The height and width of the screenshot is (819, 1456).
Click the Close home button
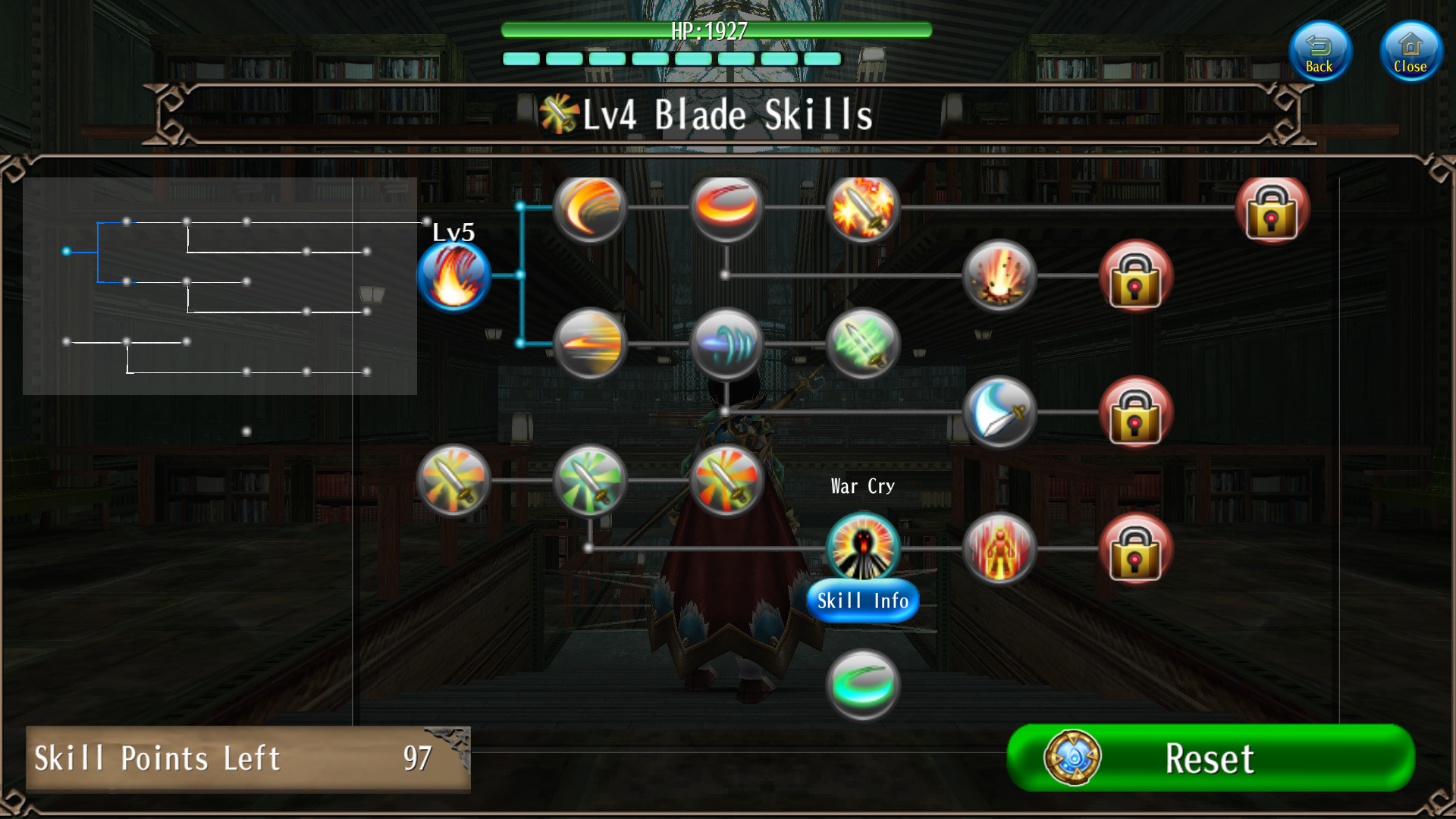tap(1410, 51)
